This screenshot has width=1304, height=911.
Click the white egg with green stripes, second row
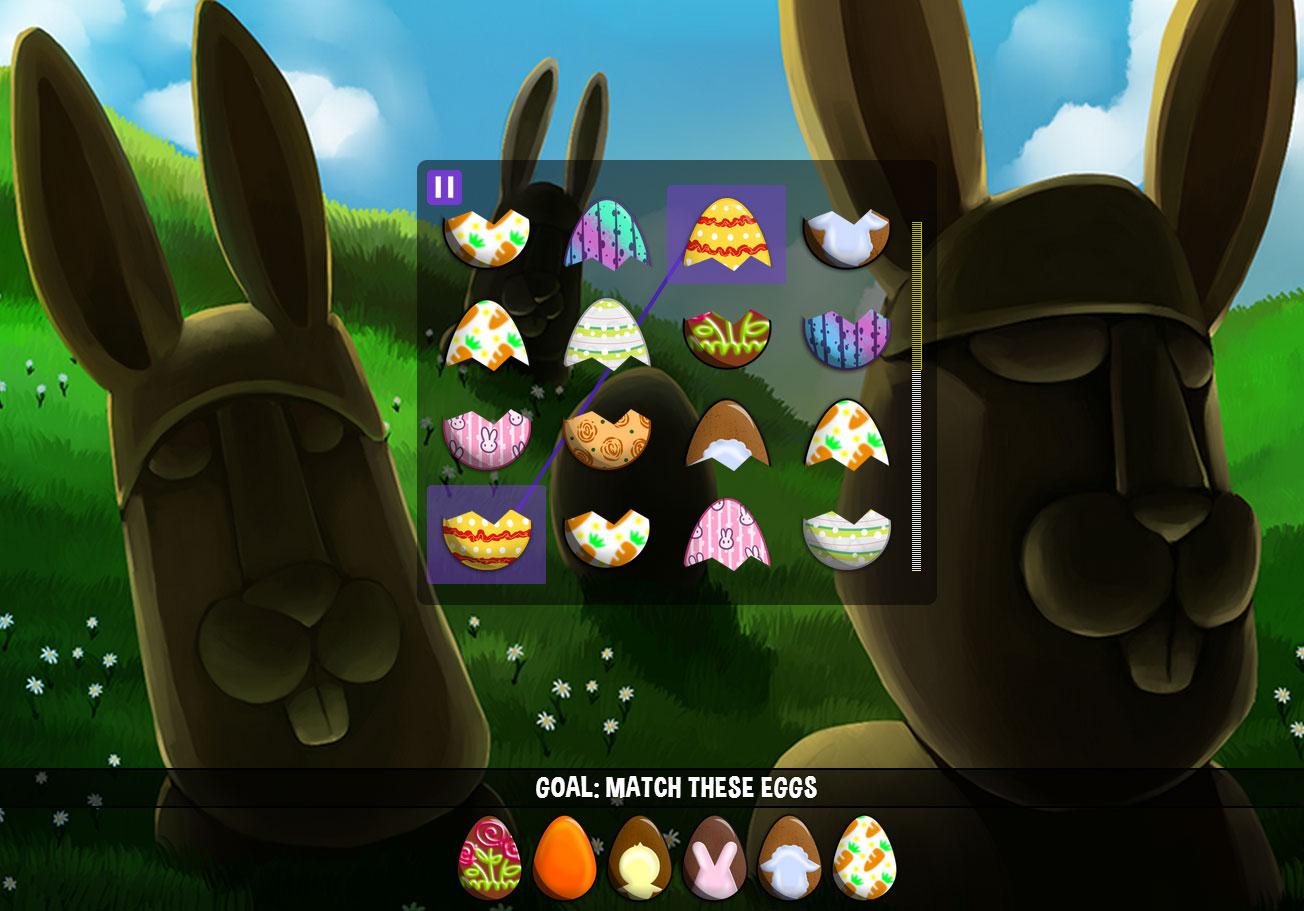[607, 333]
